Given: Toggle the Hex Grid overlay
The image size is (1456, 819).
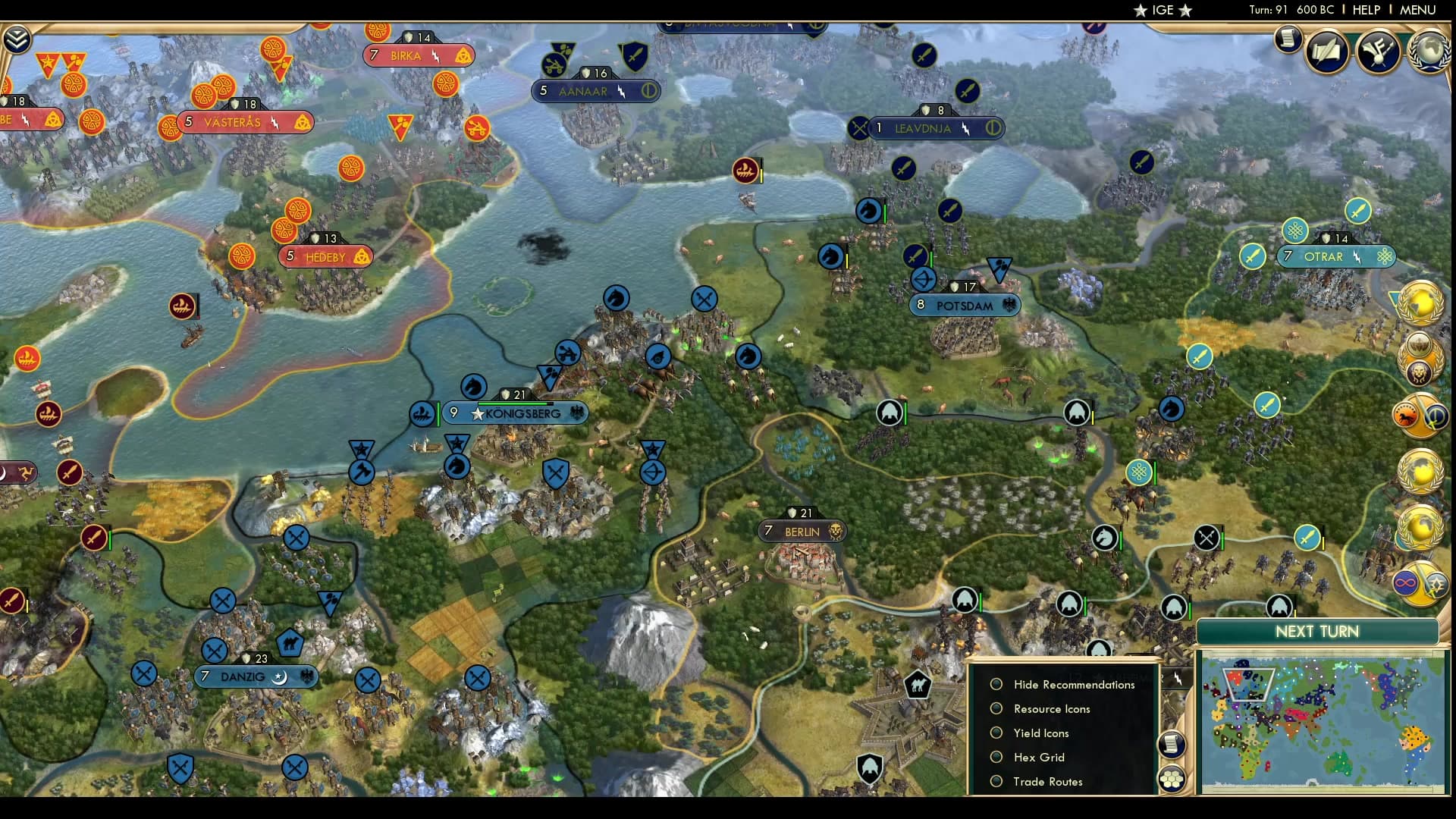Looking at the screenshot, I should click(996, 757).
